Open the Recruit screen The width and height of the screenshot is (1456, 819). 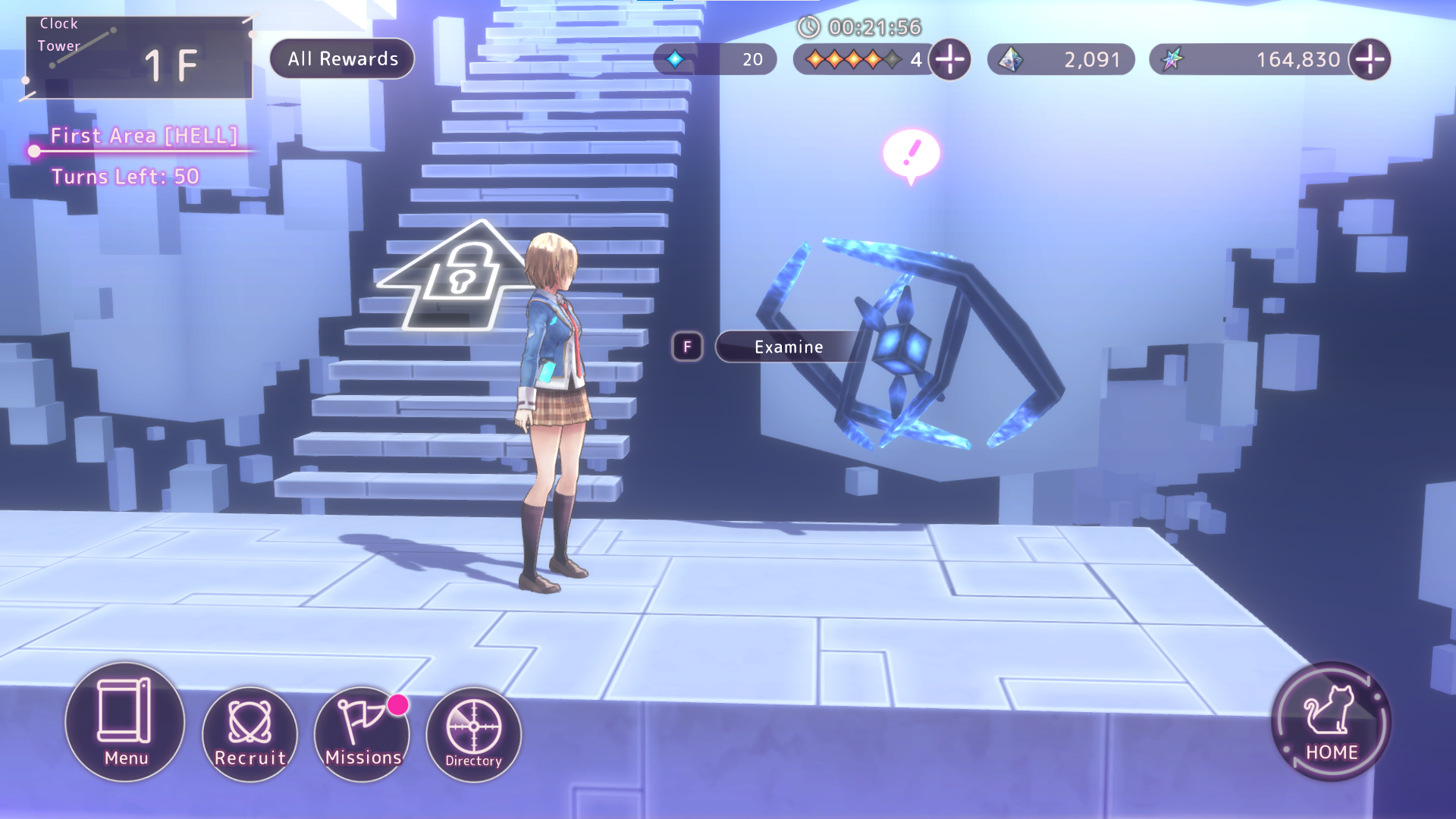pyautogui.click(x=249, y=733)
